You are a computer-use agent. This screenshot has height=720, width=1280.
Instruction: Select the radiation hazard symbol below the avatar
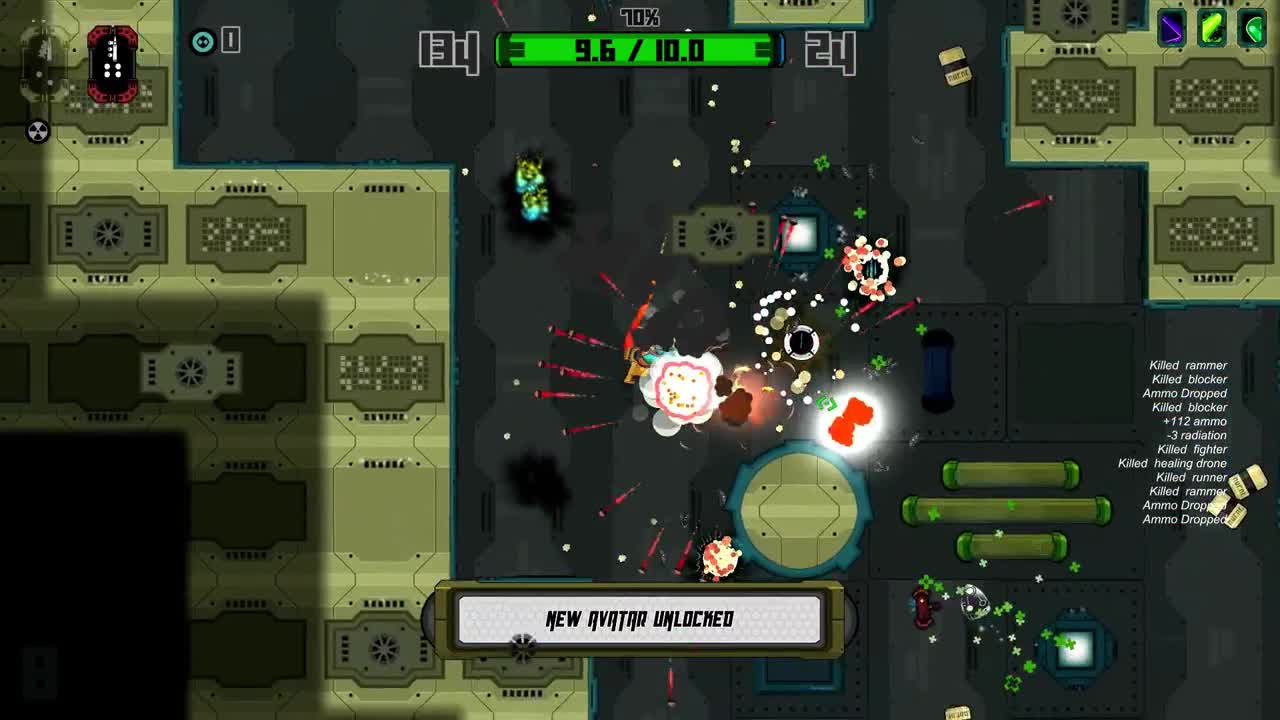[x=38, y=130]
